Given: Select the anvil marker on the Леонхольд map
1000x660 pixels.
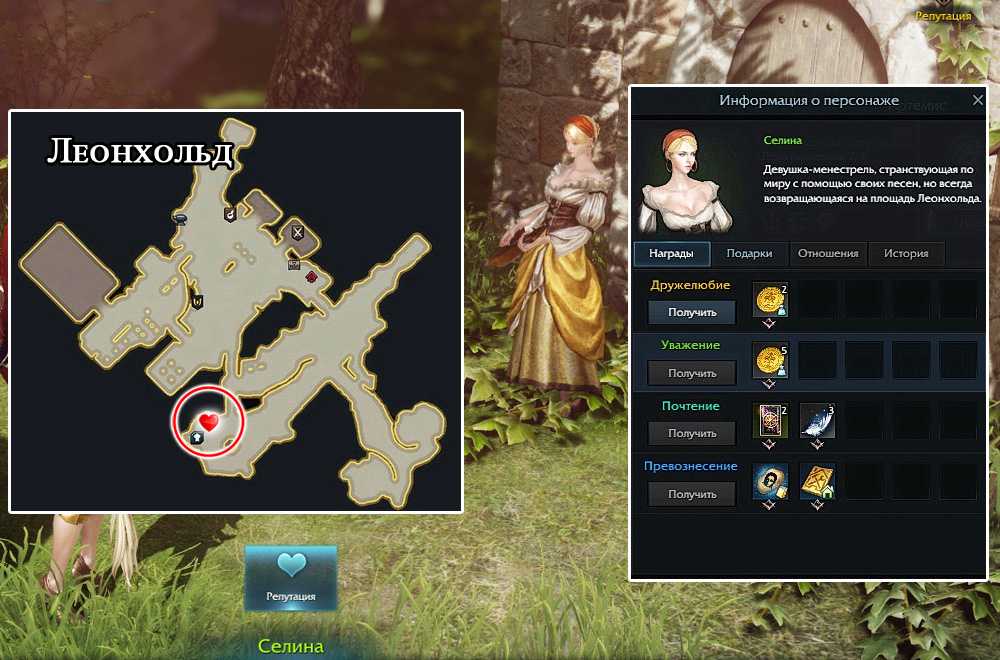Looking at the screenshot, I should 180,217.
